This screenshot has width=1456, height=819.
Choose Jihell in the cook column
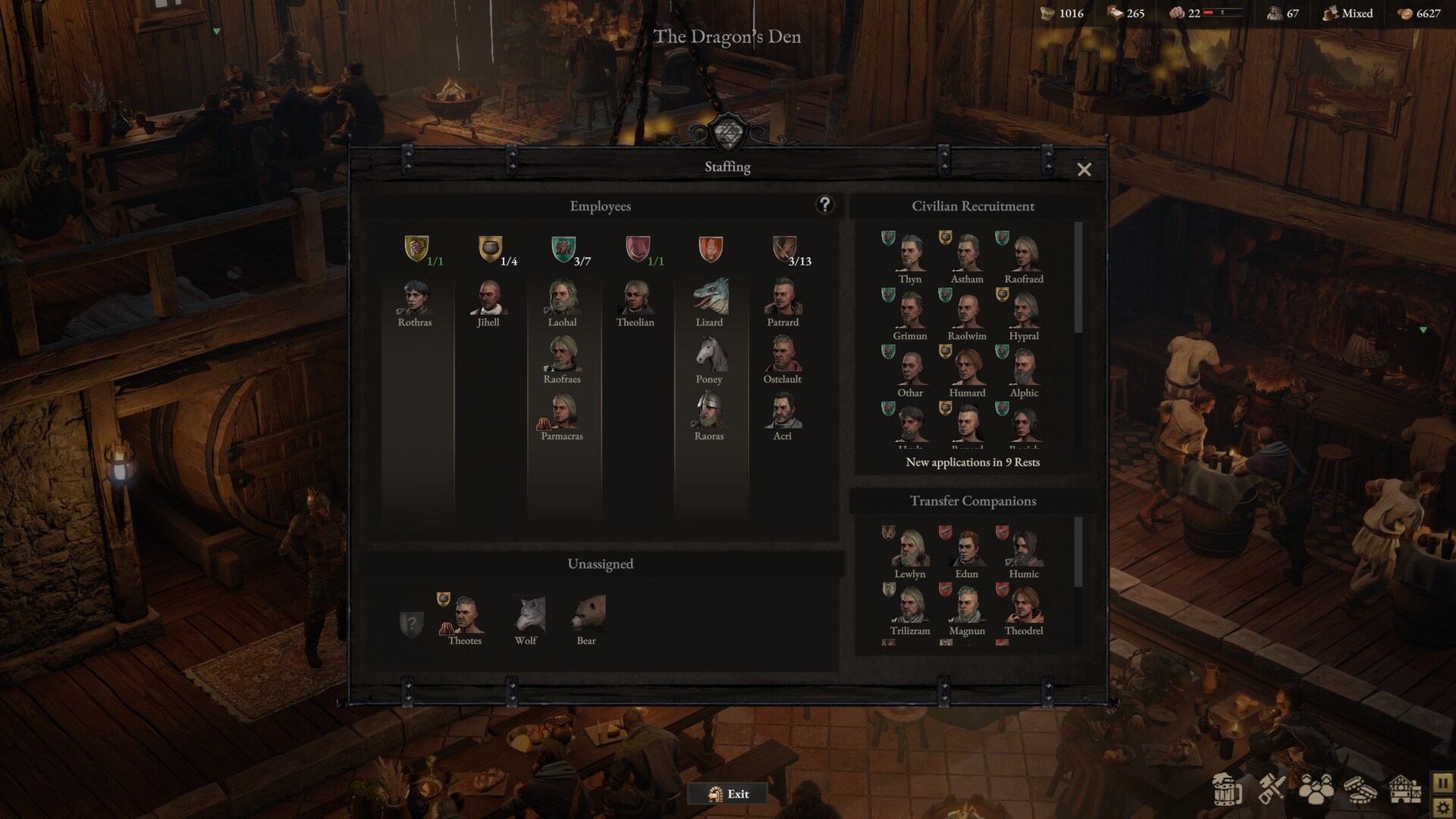coord(488,298)
